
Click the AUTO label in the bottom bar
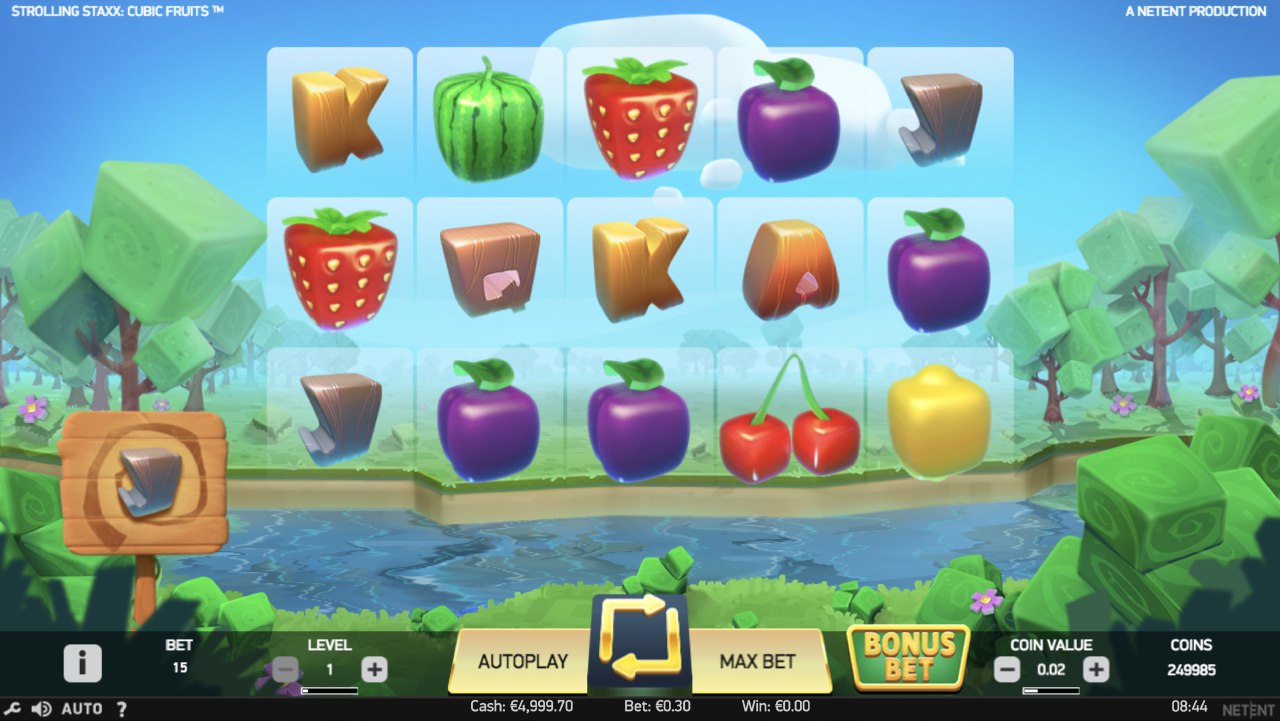[82, 709]
